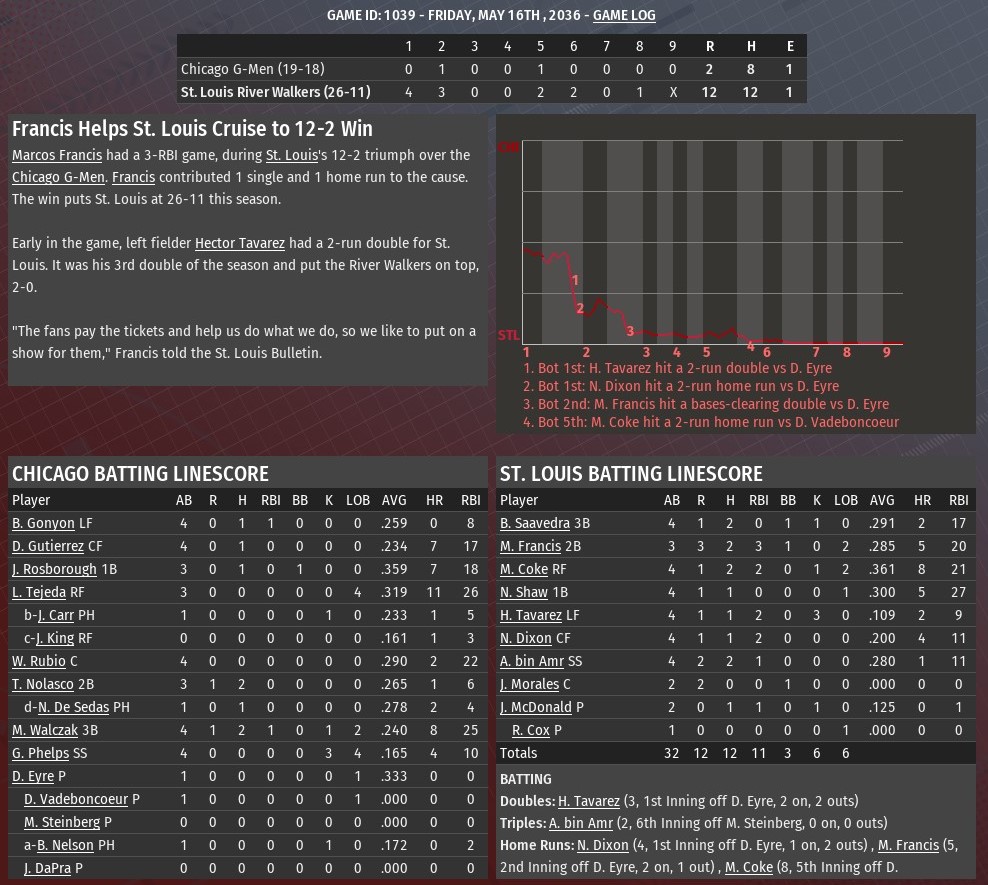
Task: View M. Walczak's player page
Action: point(46,730)
